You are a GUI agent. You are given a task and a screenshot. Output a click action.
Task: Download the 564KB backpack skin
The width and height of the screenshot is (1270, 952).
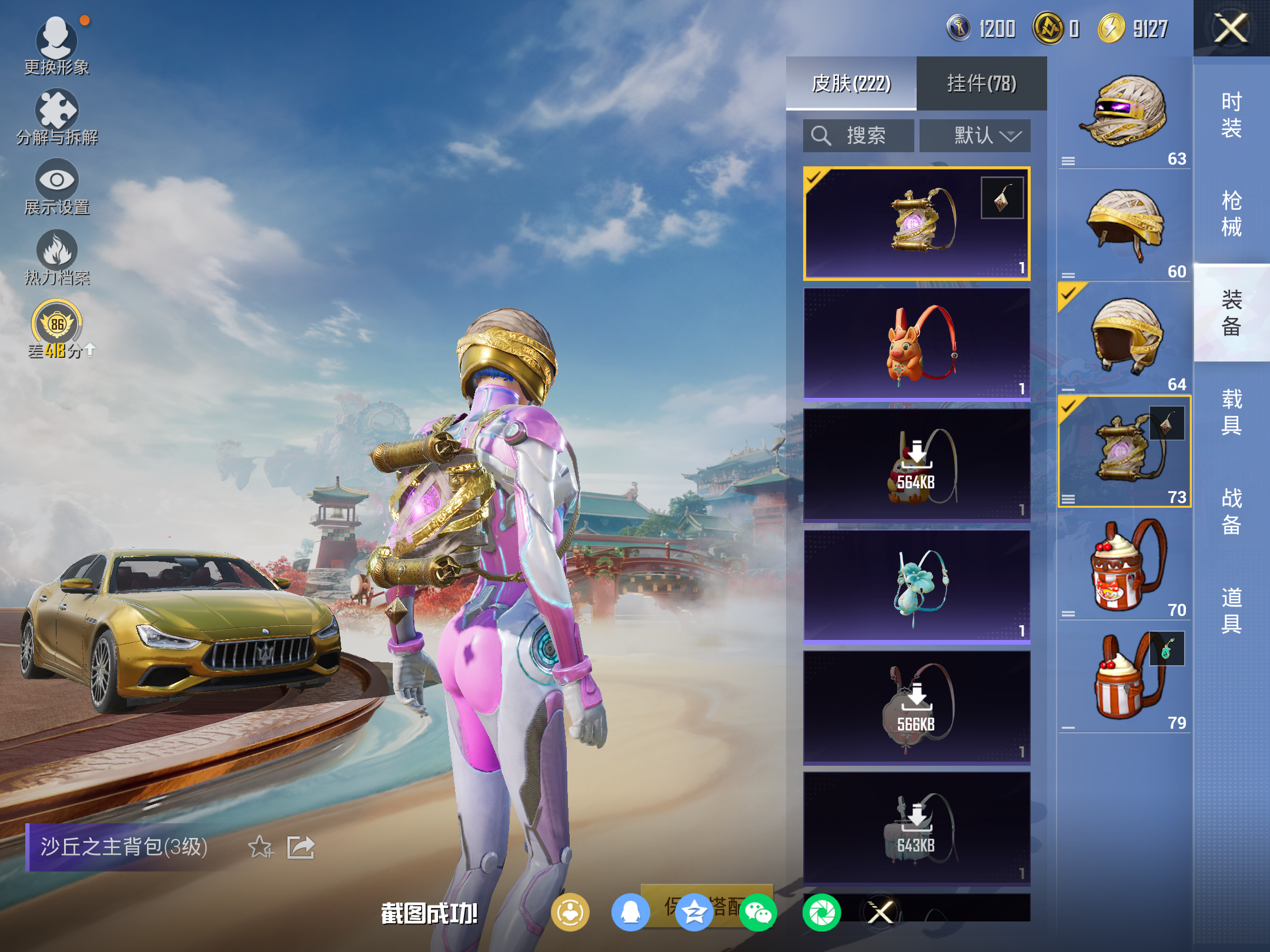916,465
